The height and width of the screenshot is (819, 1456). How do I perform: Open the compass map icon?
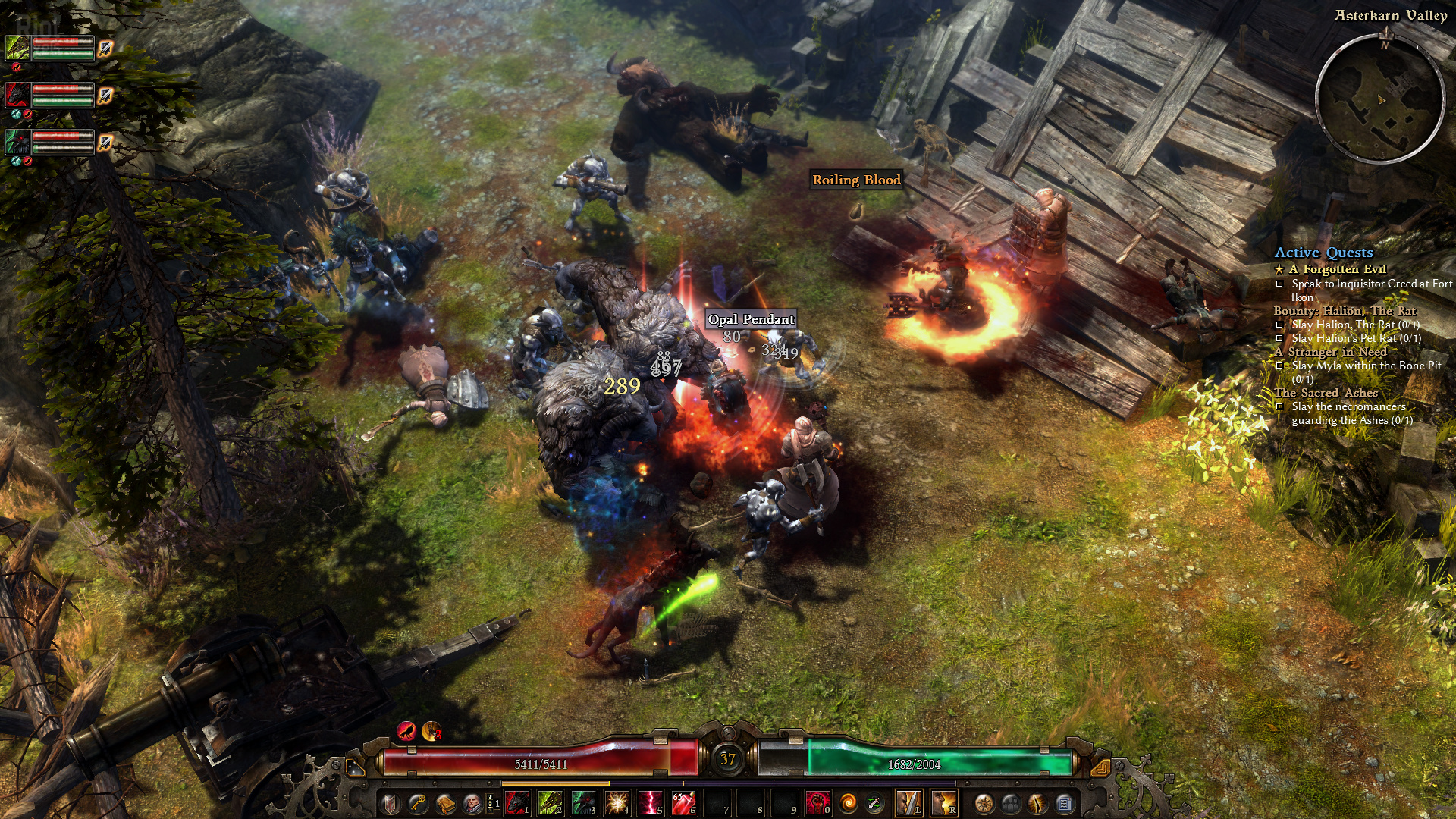click(984, 803)
